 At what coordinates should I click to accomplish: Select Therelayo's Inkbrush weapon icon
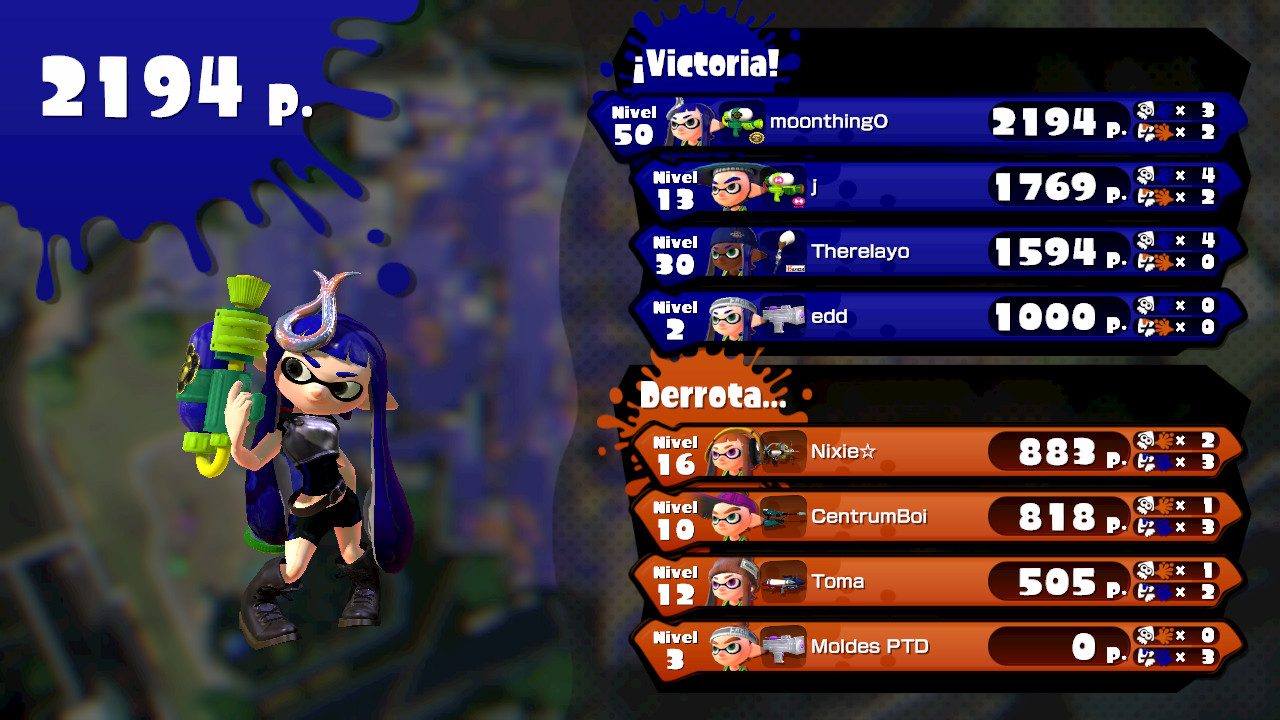785,251
